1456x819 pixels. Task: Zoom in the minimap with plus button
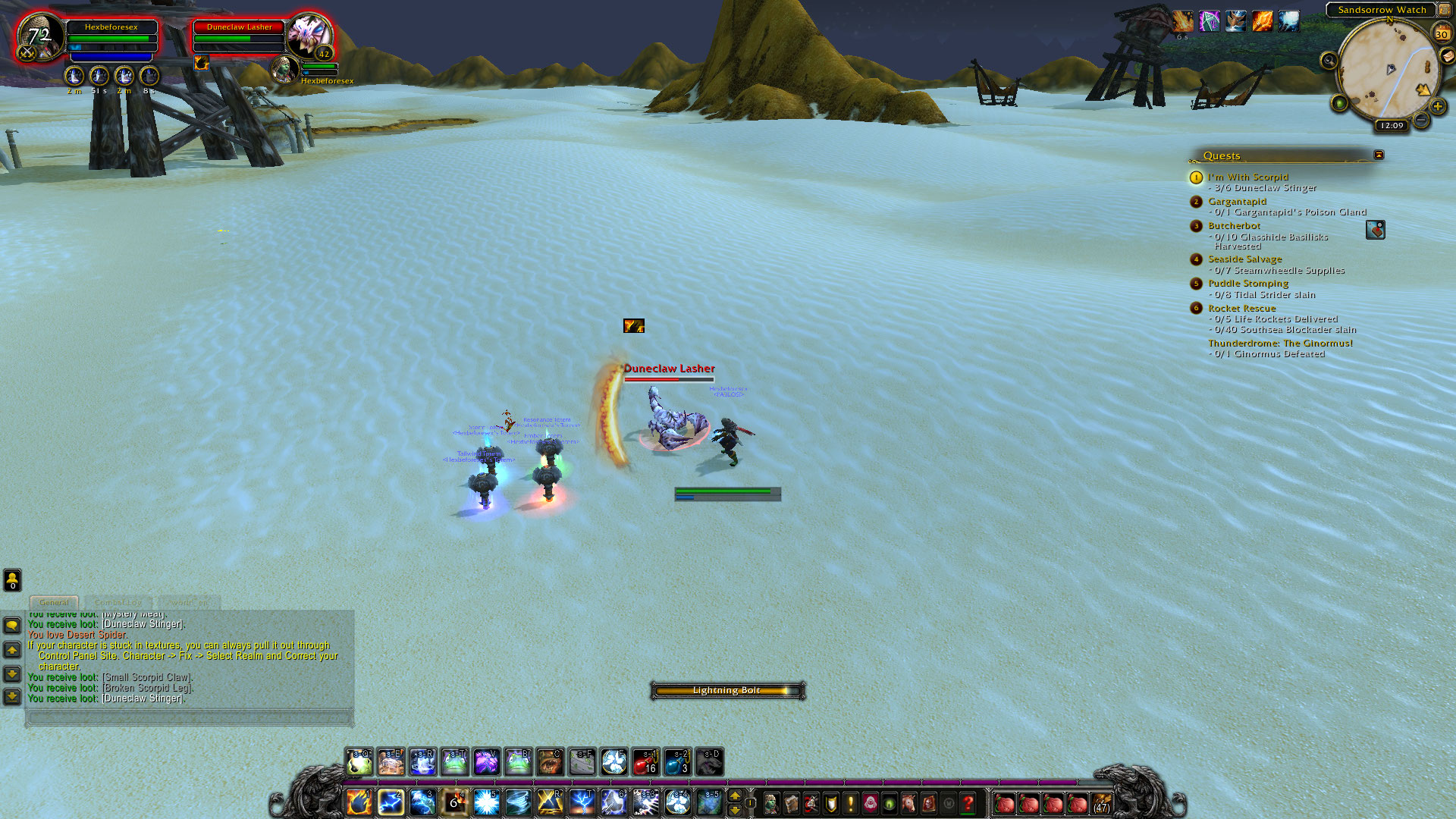(x=1437, y=107)
